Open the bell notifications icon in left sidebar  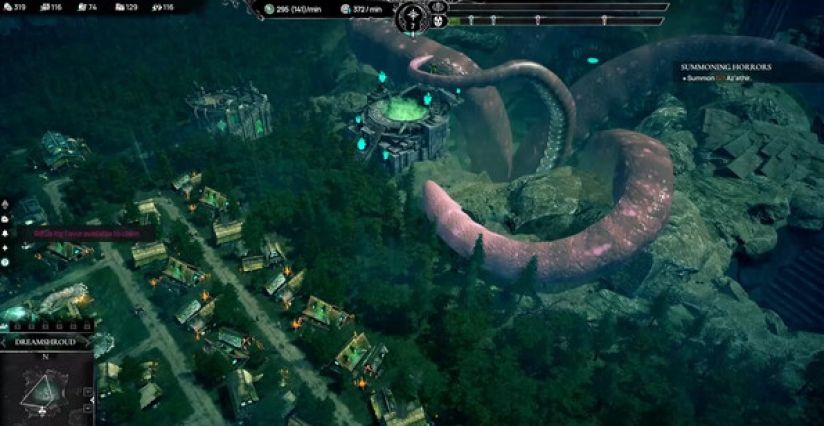pyautogui.click(x=5, y=232)
